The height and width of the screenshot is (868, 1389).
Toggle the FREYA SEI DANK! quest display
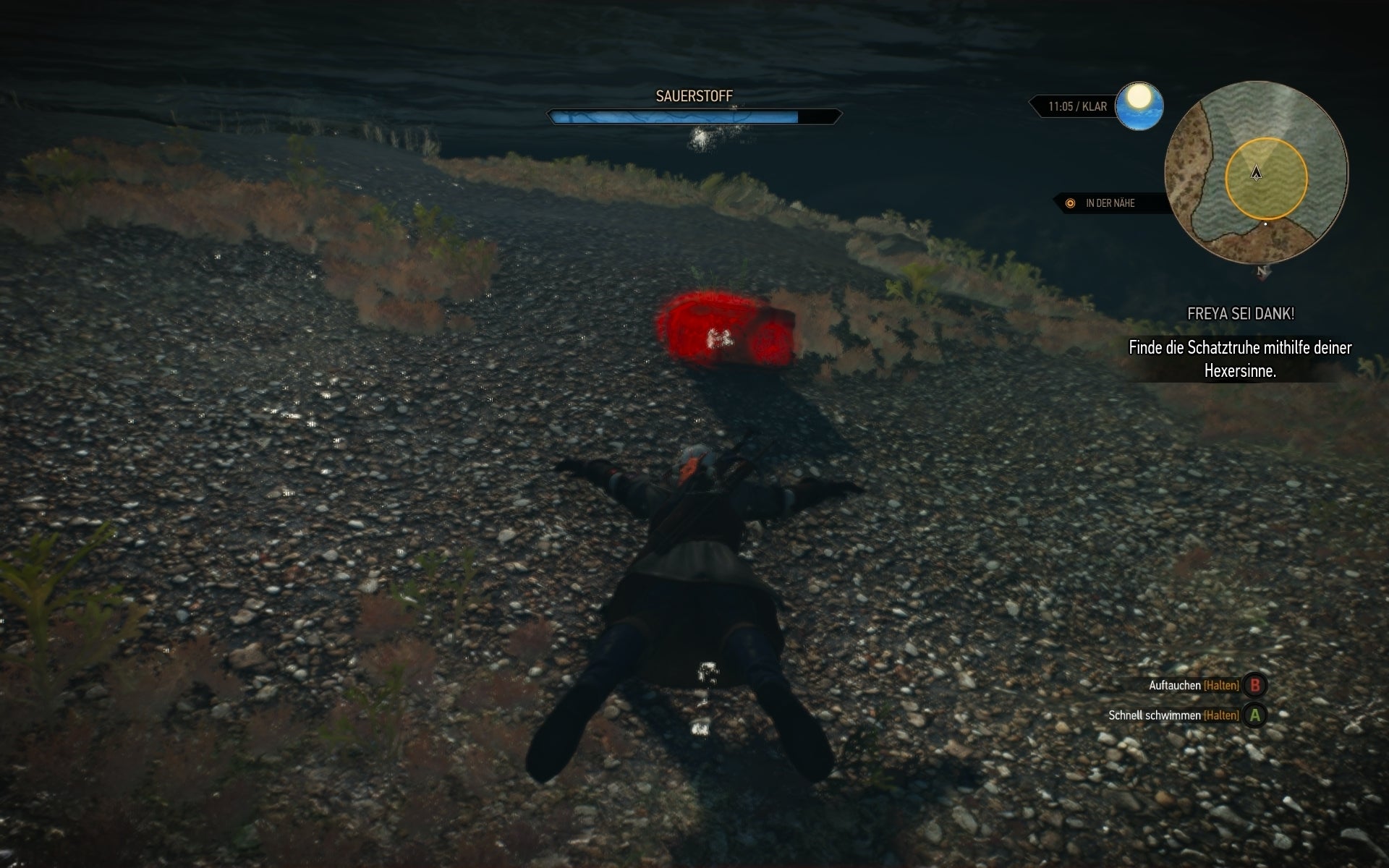(x=1240, y=314)
